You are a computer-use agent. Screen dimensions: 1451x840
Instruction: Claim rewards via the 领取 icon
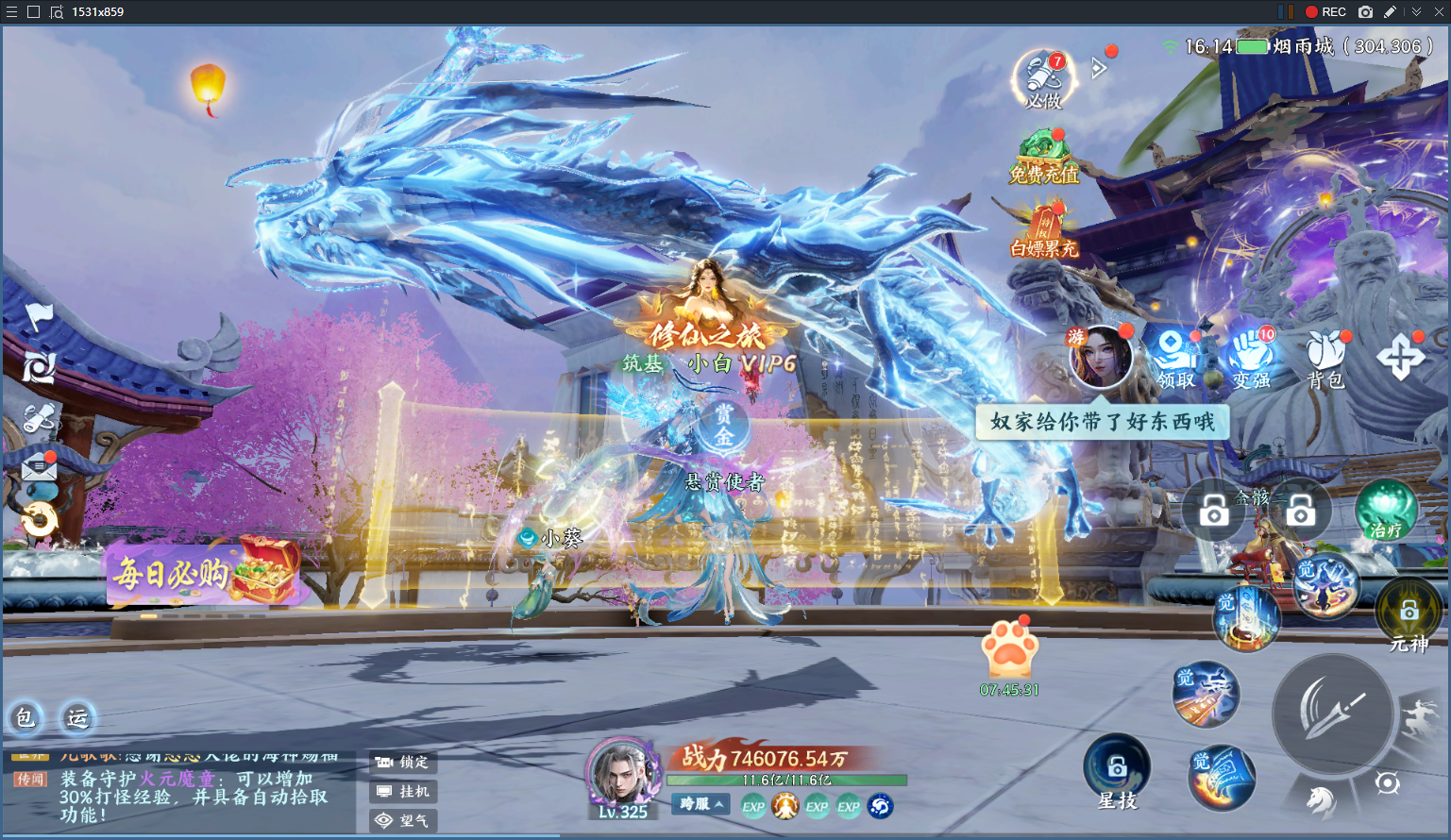pos(1175,359)
